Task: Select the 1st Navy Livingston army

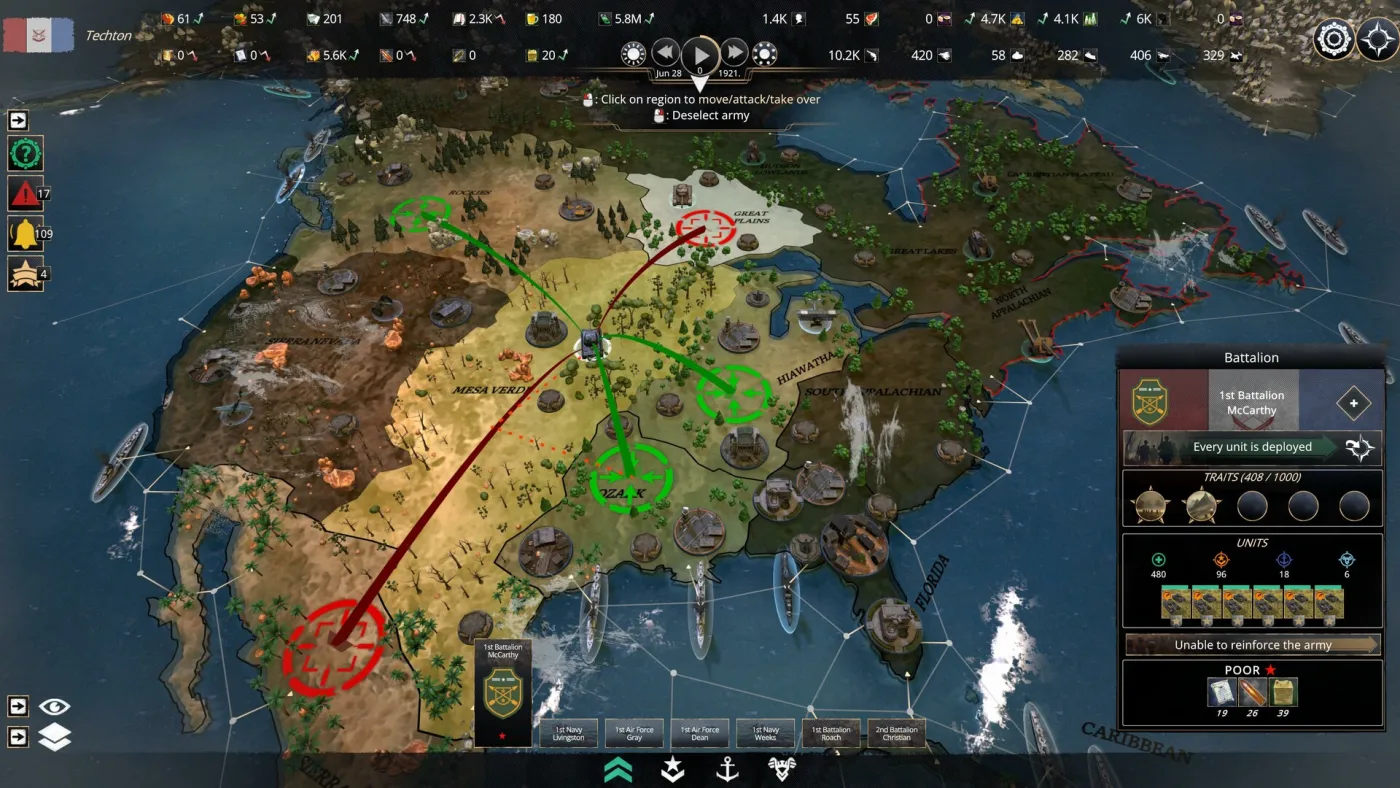Action: click(x=568, y=733)
